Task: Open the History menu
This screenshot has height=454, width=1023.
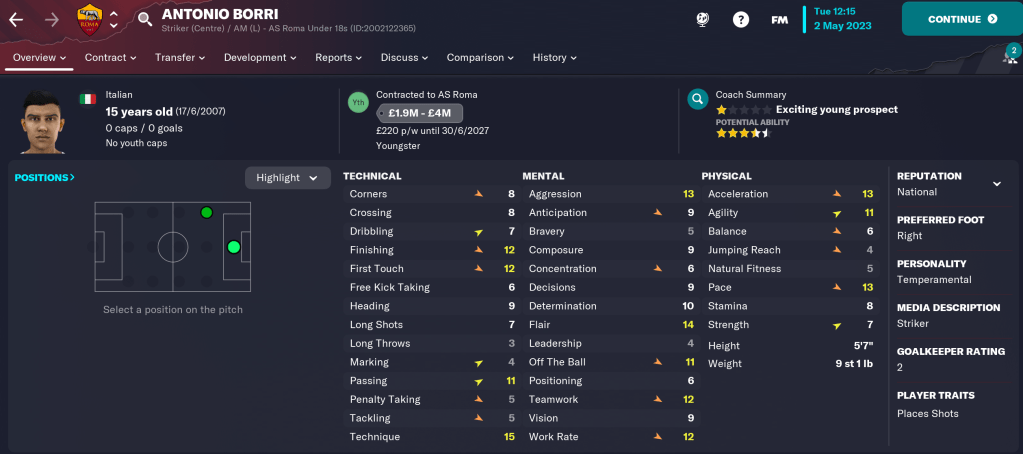Action: pyautogui.click(x=555, y=58)
